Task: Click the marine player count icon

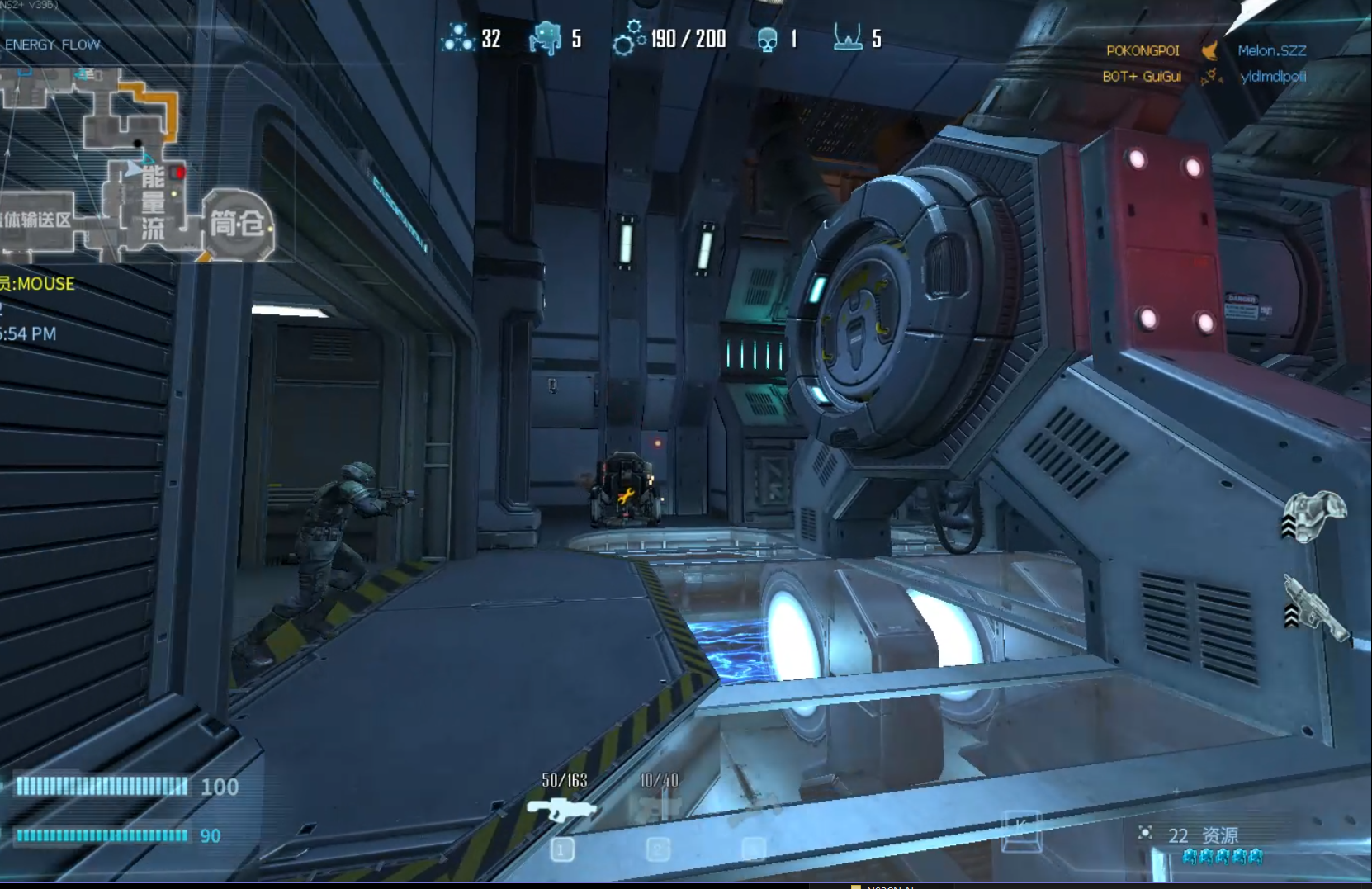Action: coord(545,38)
